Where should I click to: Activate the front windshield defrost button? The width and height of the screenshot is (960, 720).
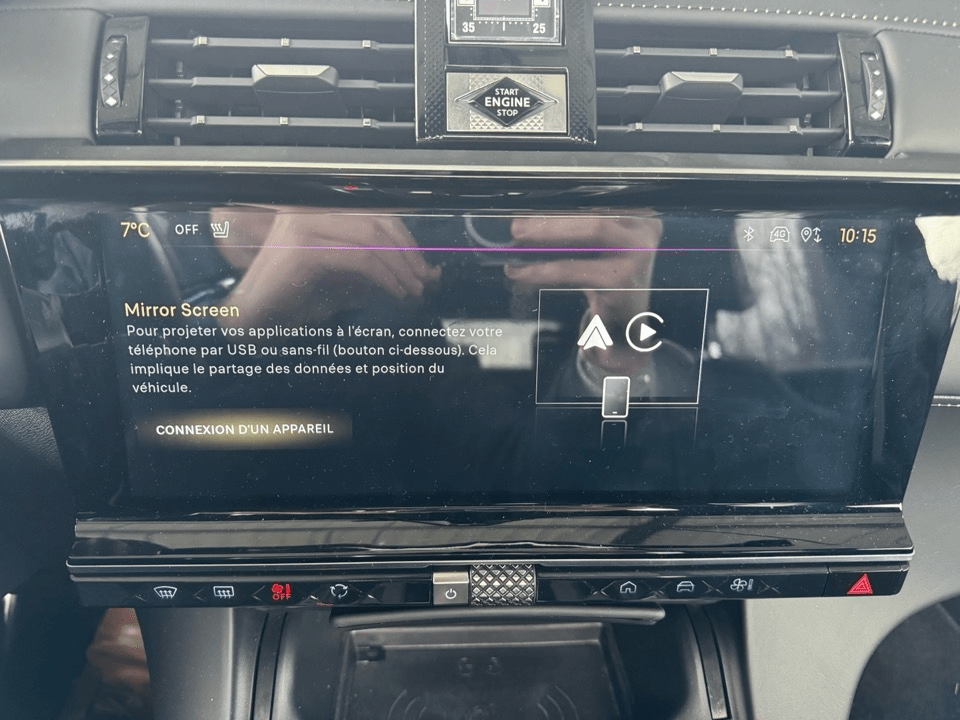(x=166, y=592)
